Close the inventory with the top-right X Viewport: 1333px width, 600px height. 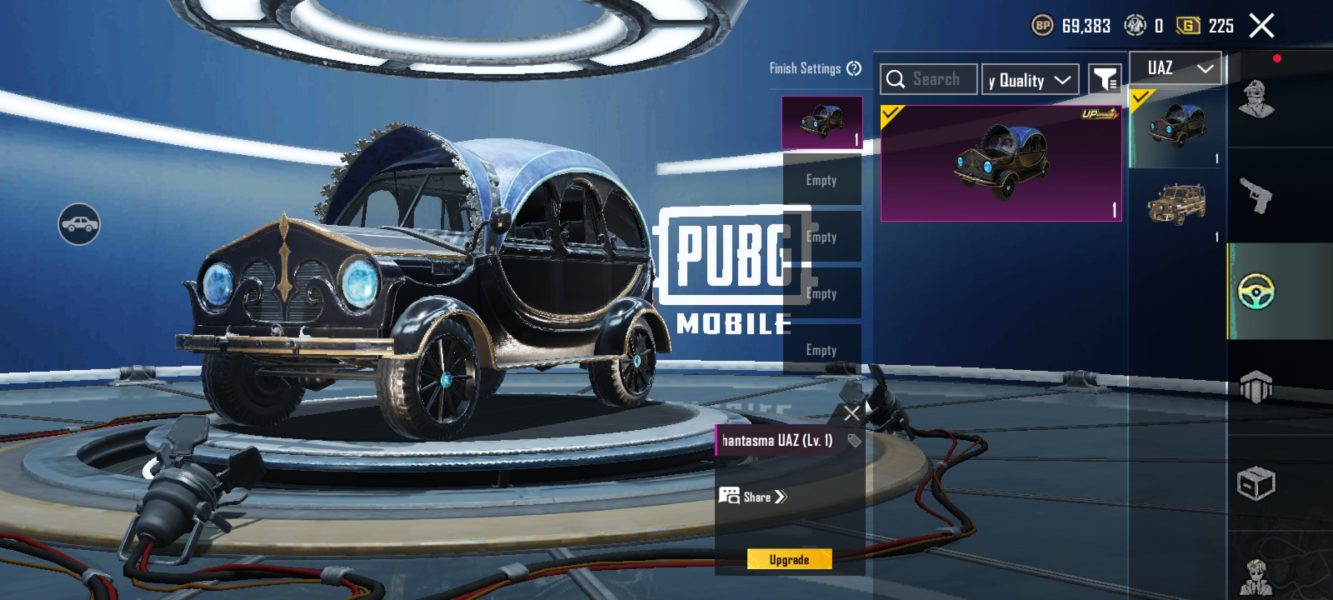coord(1262,26)
